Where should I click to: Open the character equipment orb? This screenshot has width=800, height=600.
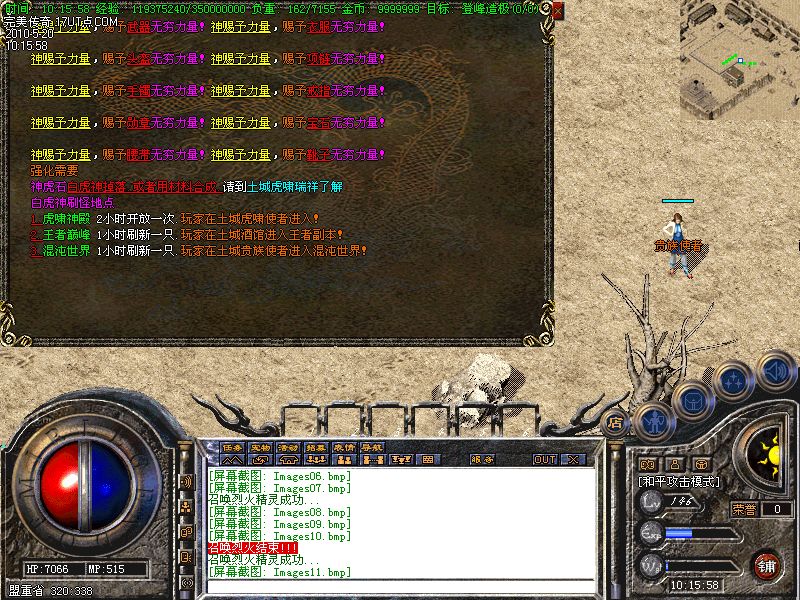(652, 419)
